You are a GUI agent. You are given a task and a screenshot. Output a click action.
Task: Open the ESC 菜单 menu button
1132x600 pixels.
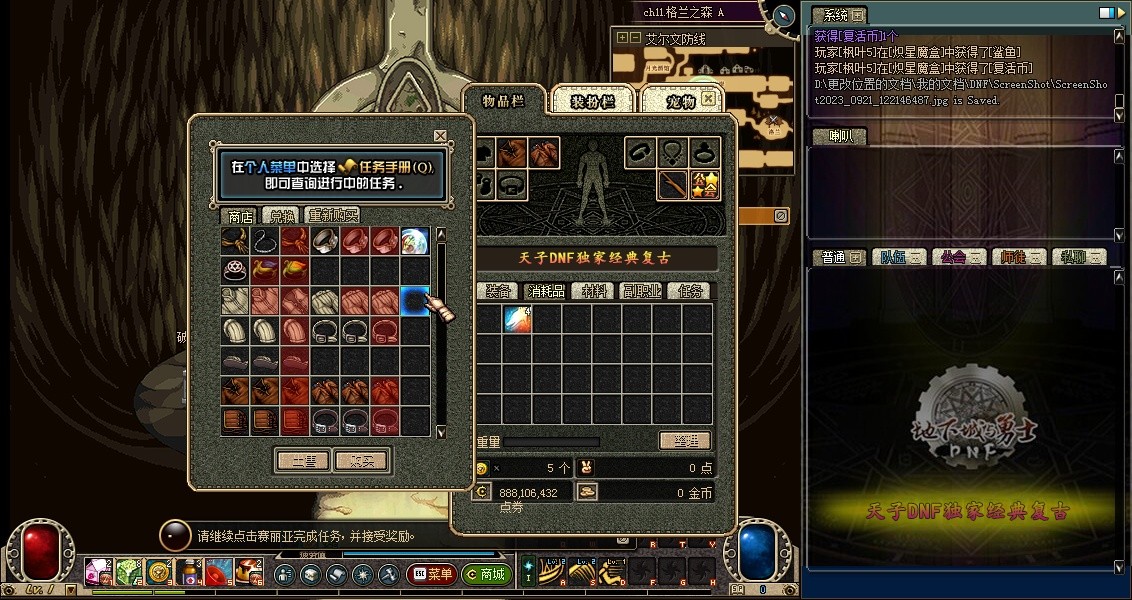(431, 575)
